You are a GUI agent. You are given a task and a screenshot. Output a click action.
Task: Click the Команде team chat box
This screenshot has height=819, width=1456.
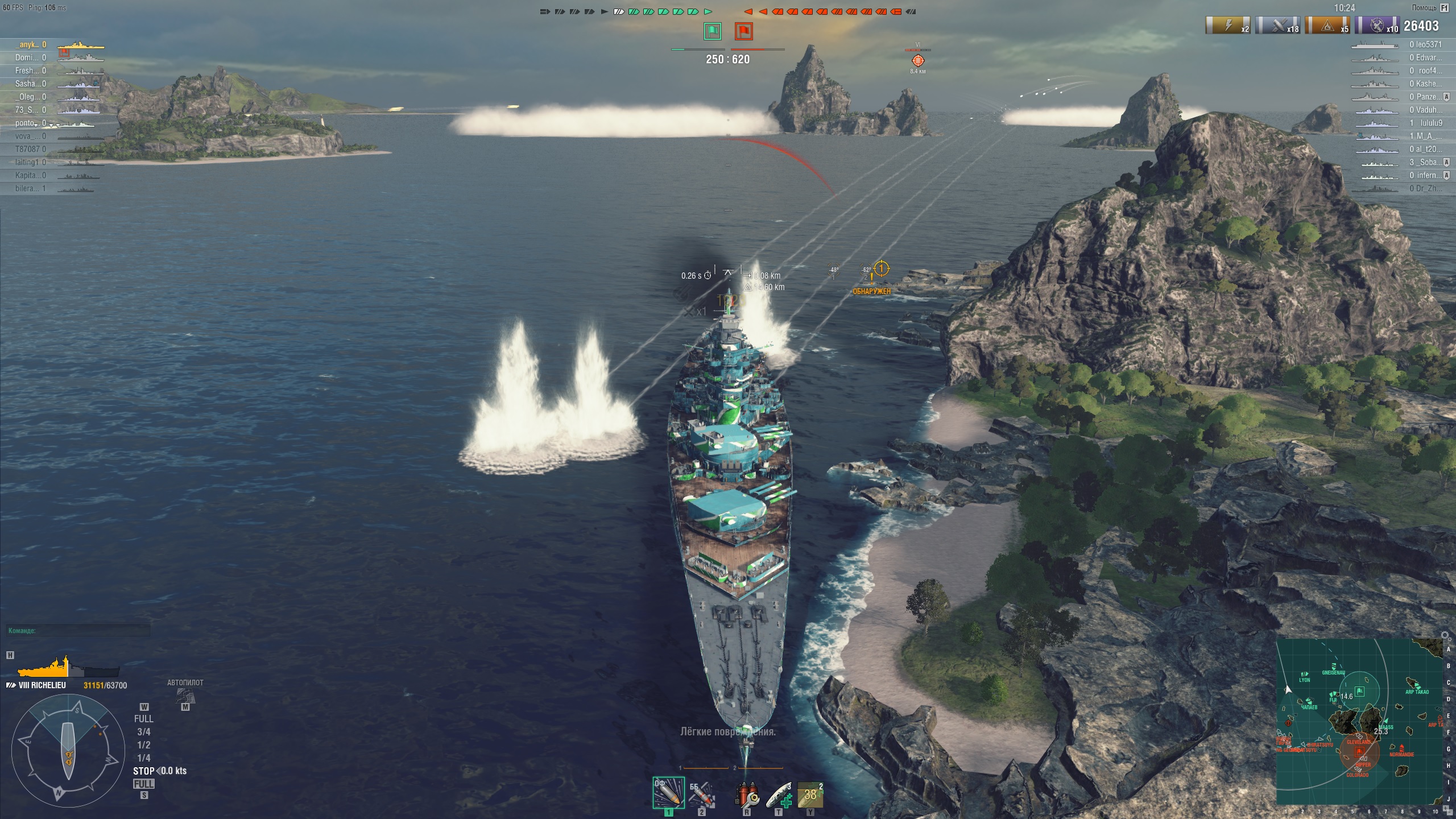(78, 631)
